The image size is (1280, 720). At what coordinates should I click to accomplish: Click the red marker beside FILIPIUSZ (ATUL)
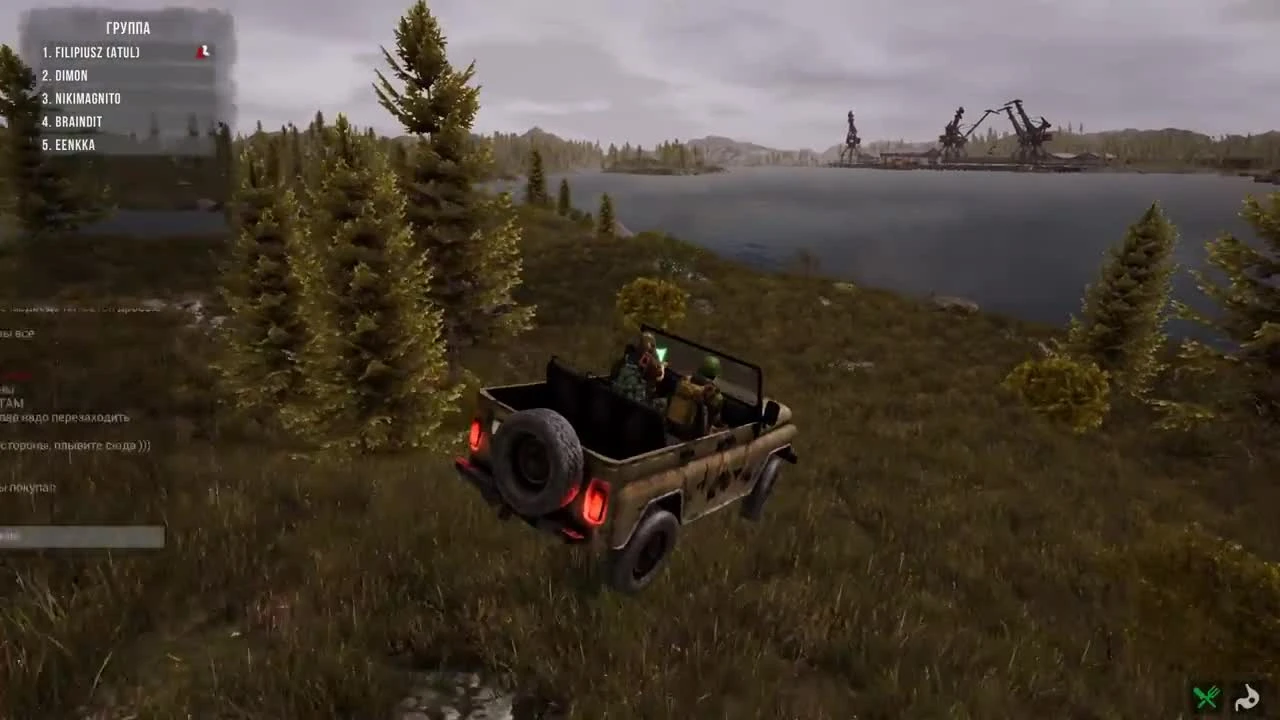pos(202,51)
